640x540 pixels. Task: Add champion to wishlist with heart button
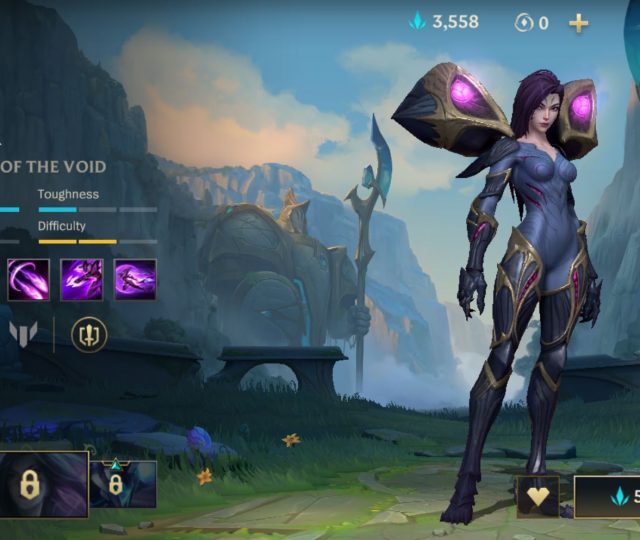(537, 496)
